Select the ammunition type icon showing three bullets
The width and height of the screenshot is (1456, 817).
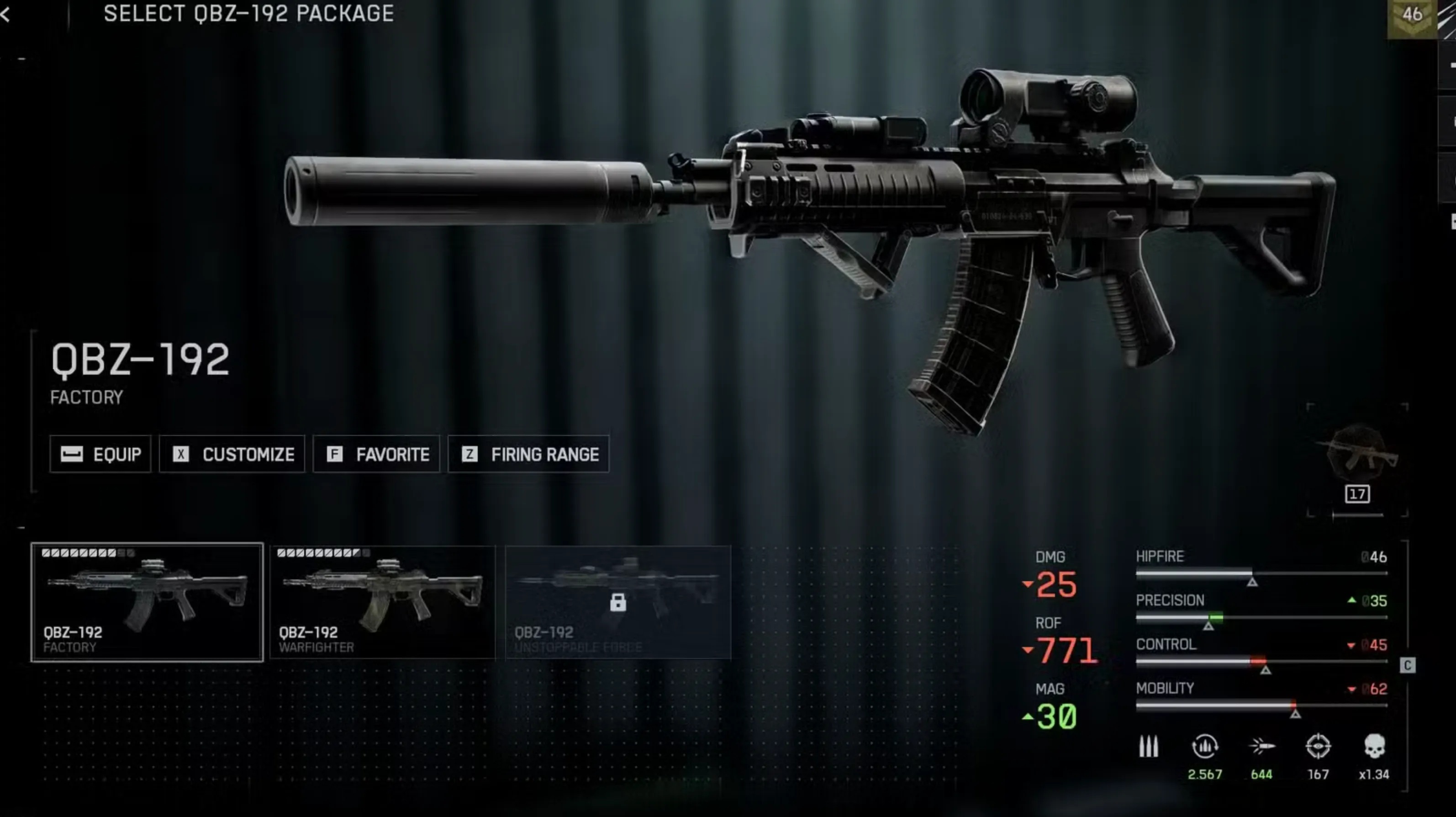coord(1148,745)
